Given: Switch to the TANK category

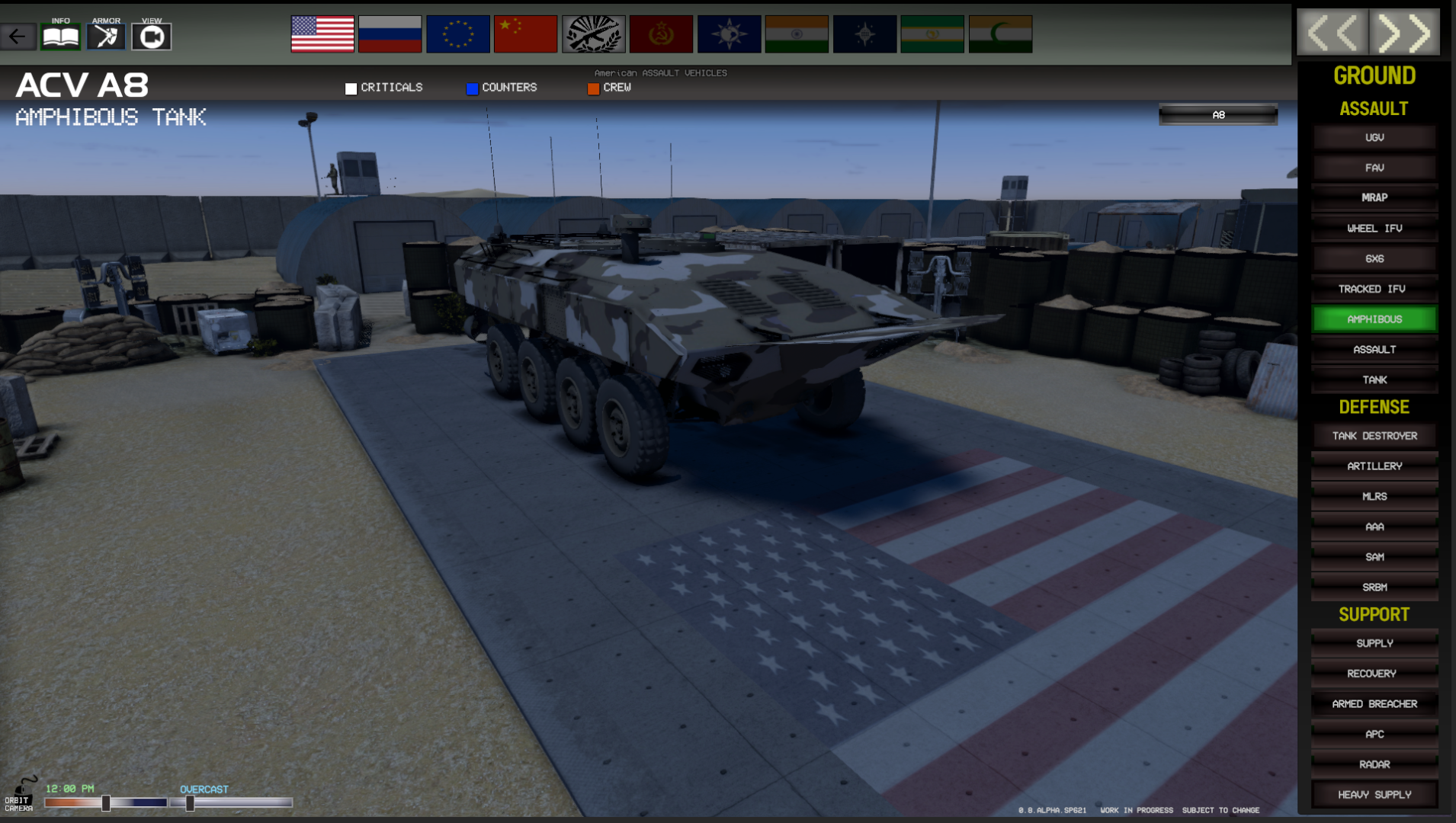Looking at the screenshot, I should click(x=1374, y=379).
